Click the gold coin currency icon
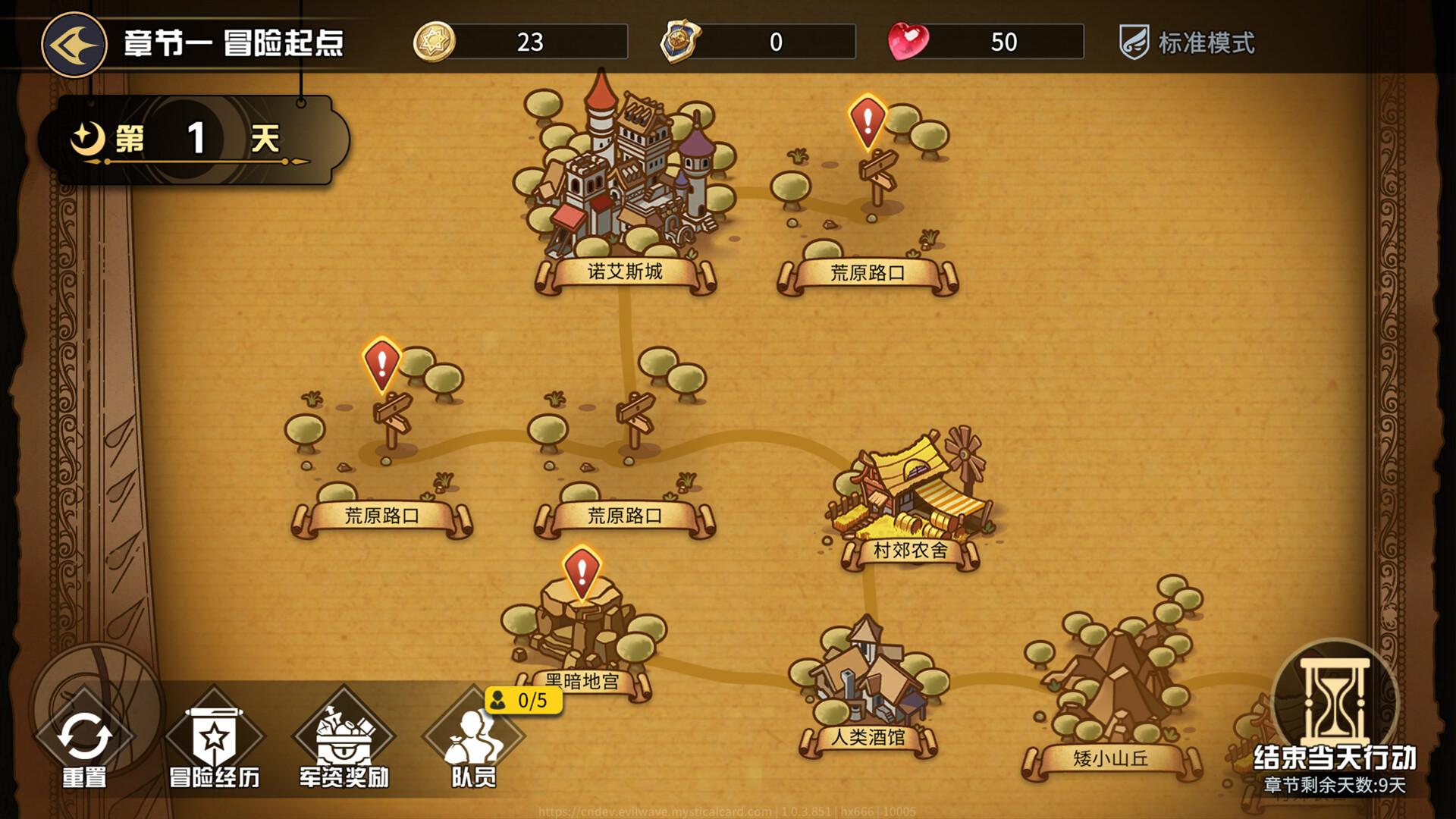 [x=432, y=42]
